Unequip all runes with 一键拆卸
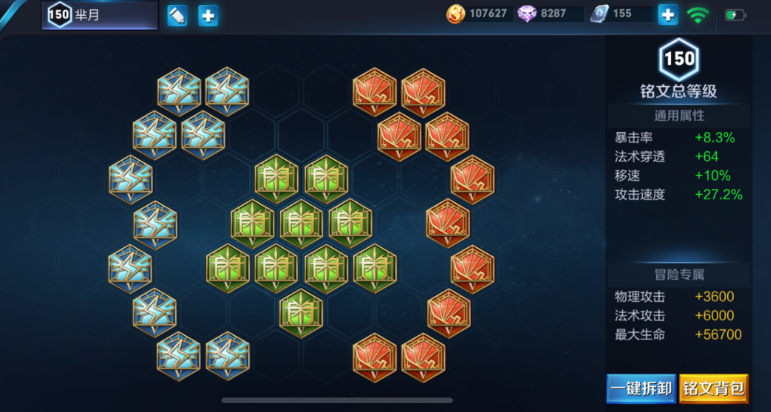 click(x=640, y=387)
